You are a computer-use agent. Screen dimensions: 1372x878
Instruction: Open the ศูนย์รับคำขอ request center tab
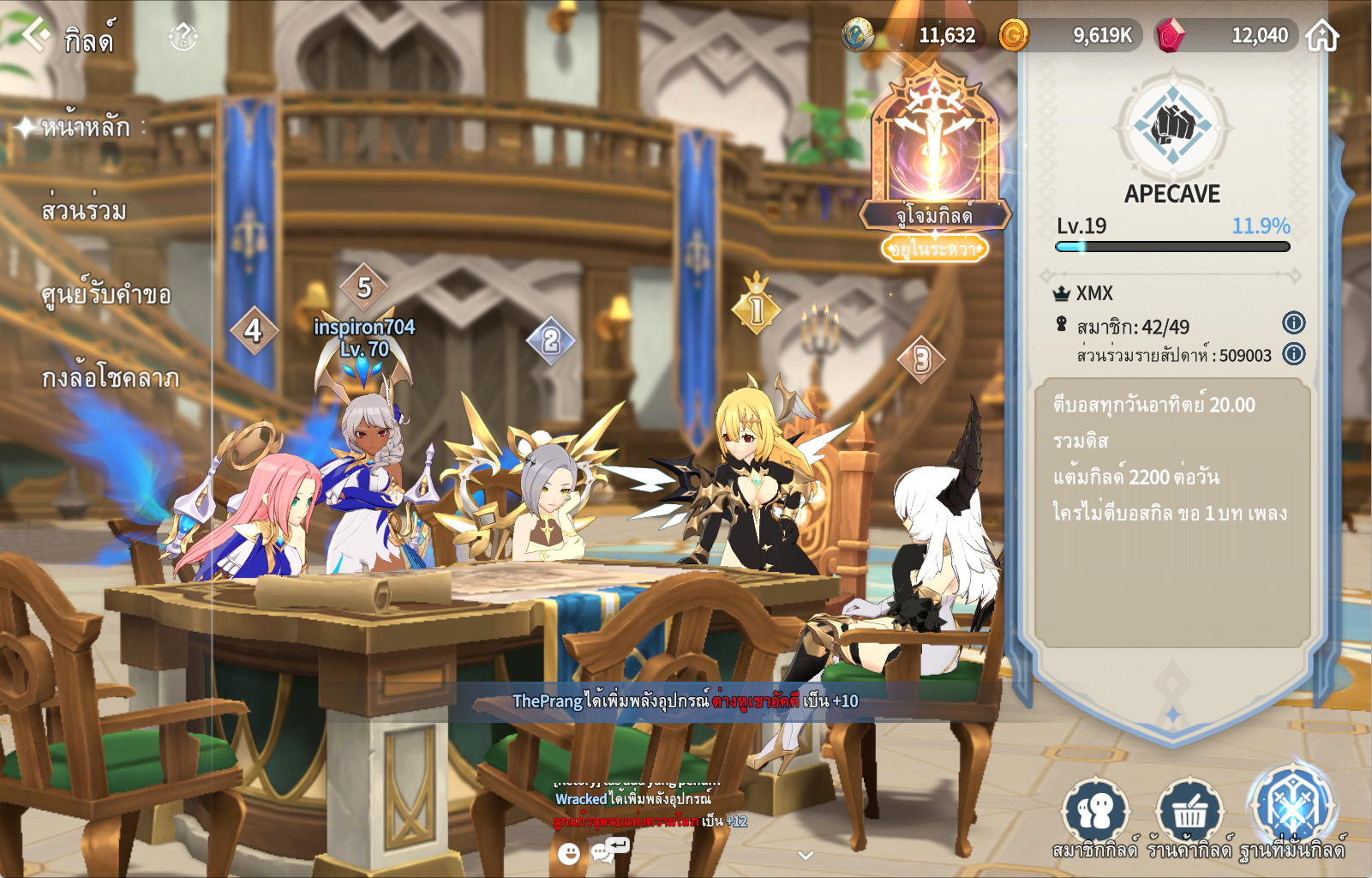(106, 295)
